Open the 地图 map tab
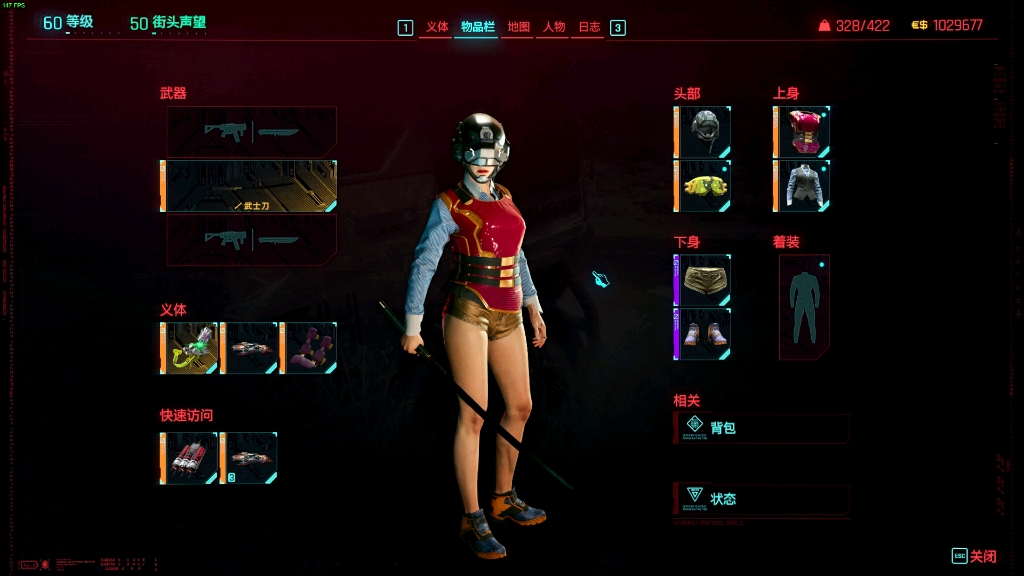Screen dimensions: 1024x576 click(518, 27)
